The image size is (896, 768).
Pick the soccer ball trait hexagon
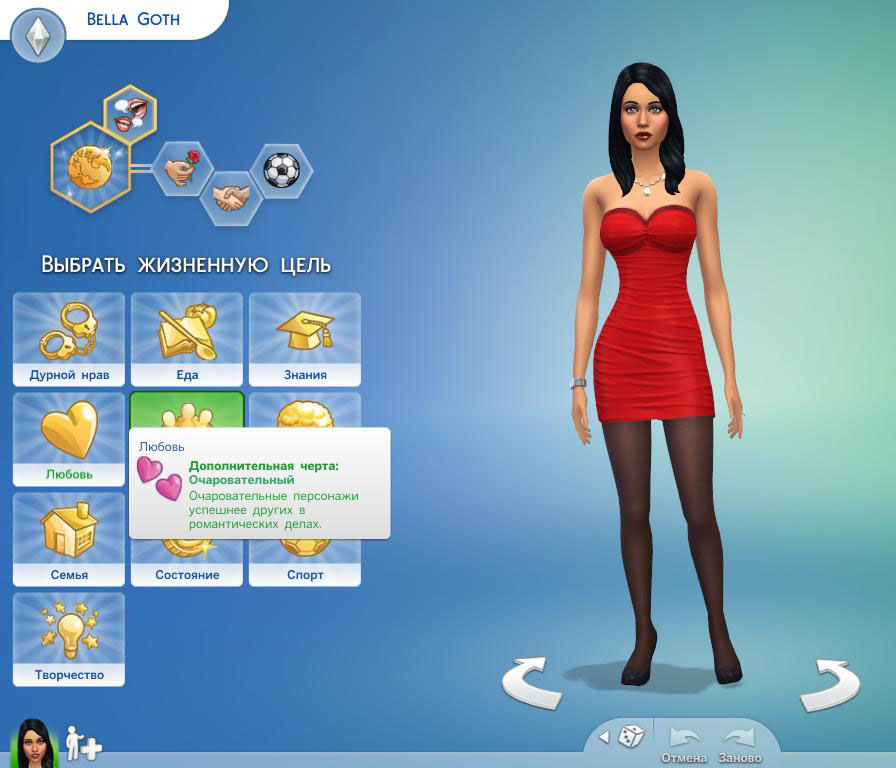pos(281,170)
